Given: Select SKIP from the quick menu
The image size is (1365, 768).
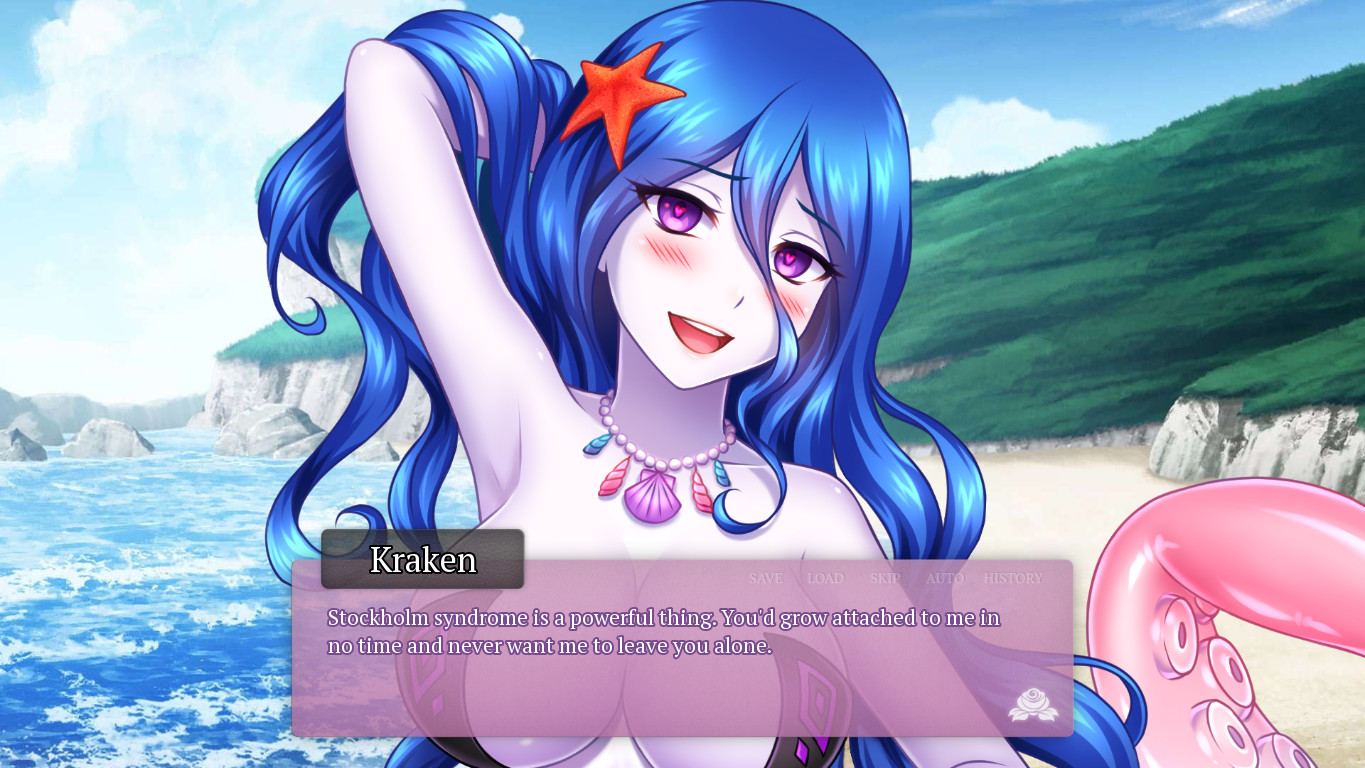Looking at the screenshot, I should tap(886, 578).
